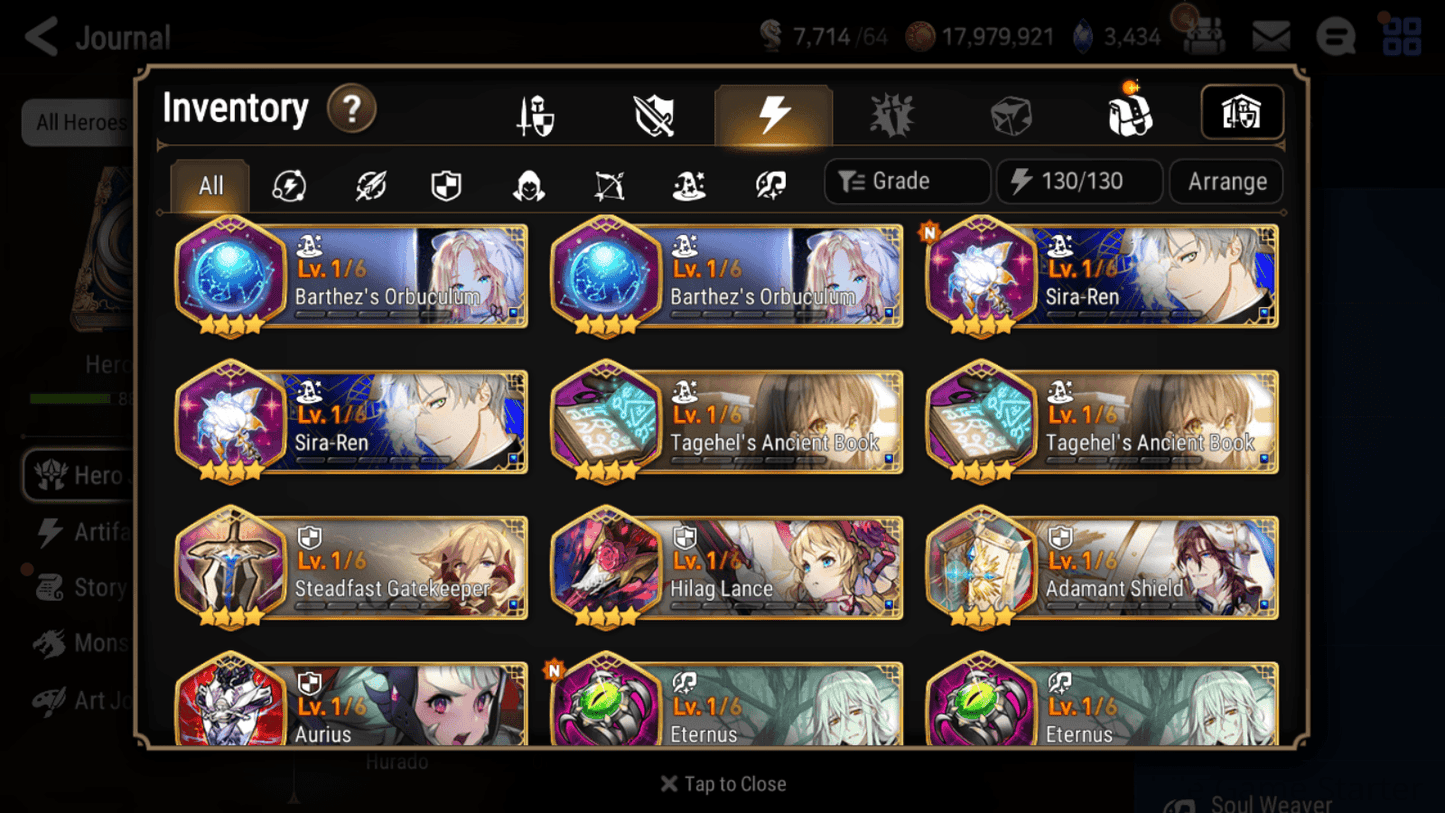1445x813 pixels.
Task: Select the All artifact filter tab
Action: (209, 181)
